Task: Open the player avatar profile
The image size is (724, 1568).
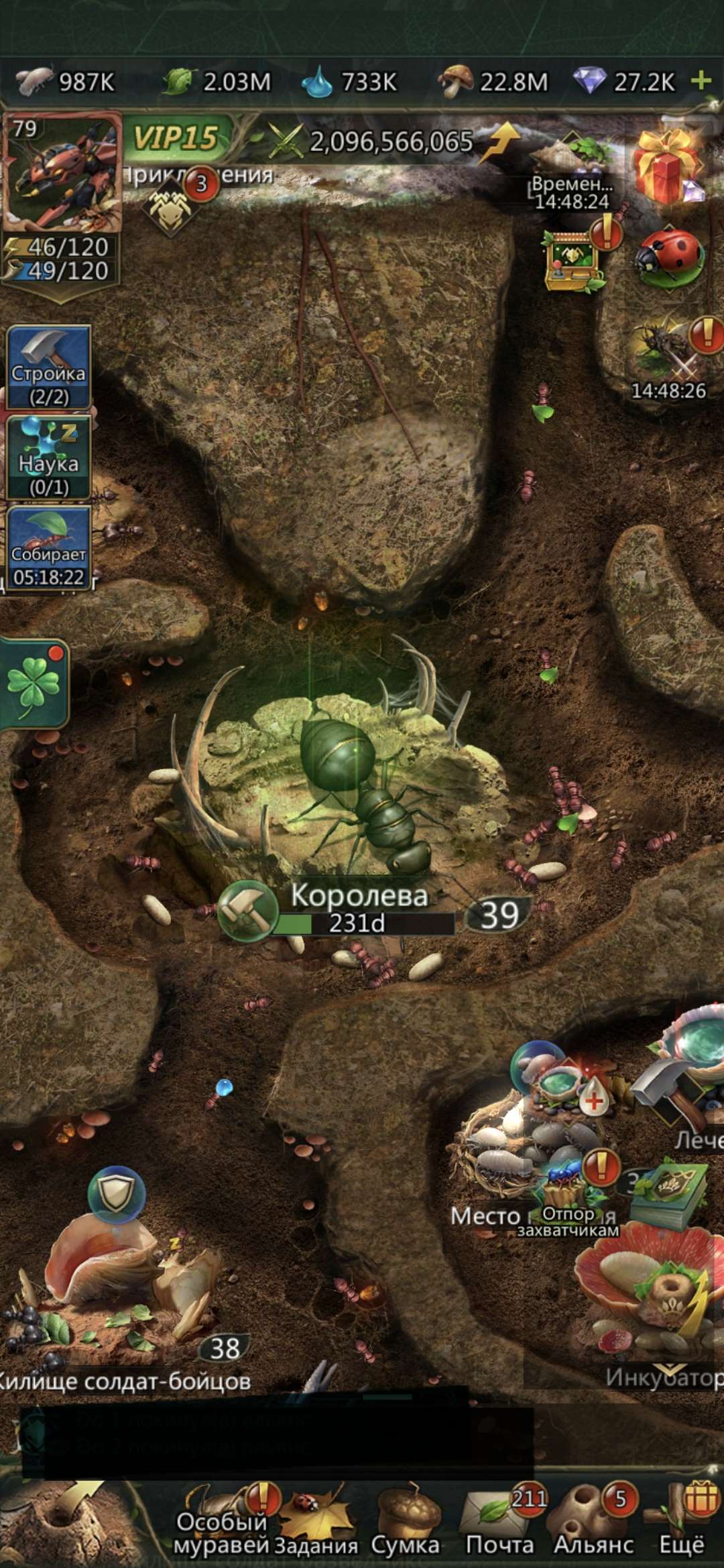Action: pyautogui.click(x=62, y=172)
